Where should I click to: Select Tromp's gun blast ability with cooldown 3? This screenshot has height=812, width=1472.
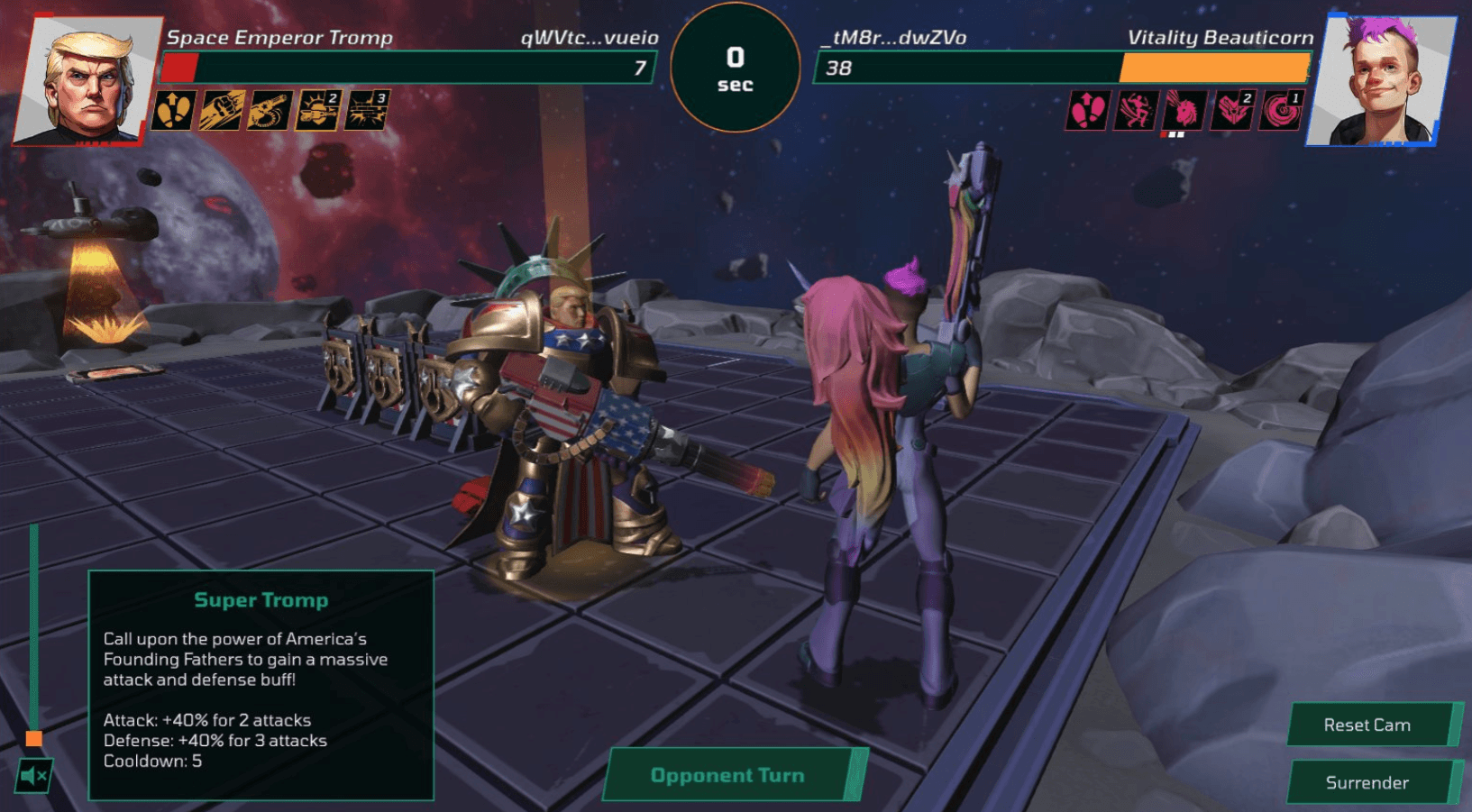367,111
